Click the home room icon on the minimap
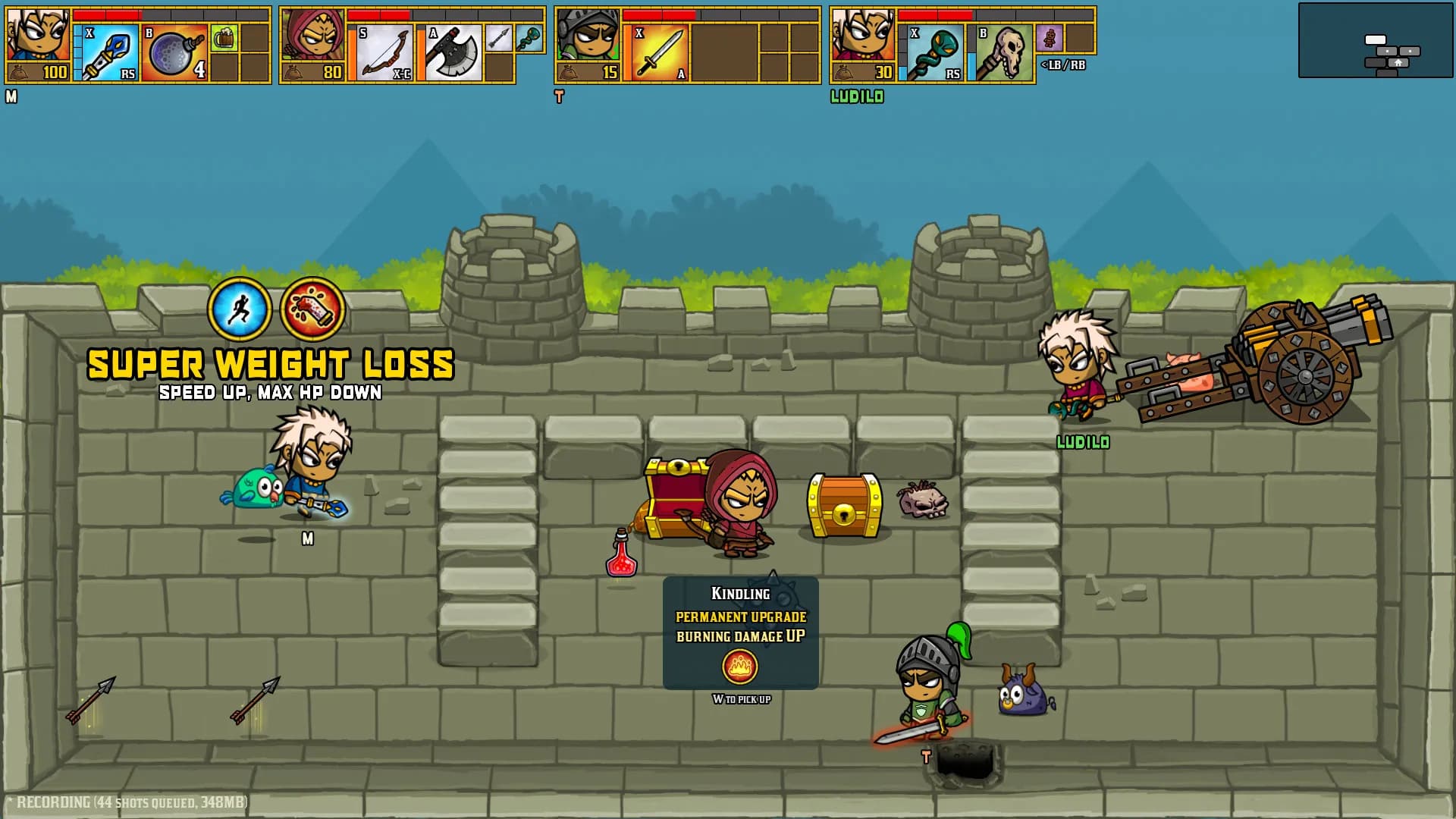 coord(1398,64)
